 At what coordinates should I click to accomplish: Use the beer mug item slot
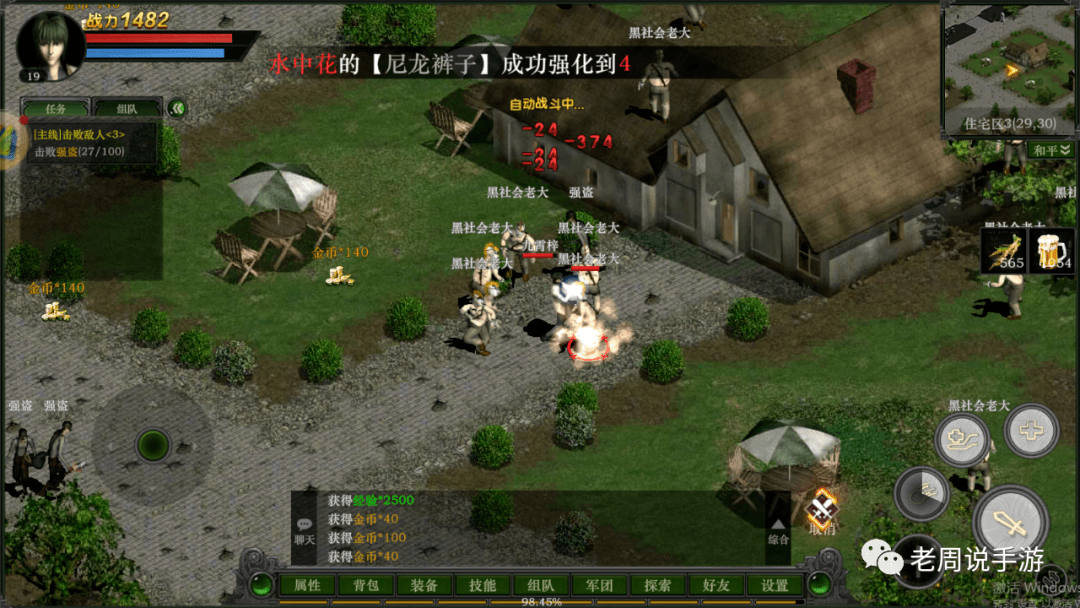point(1054,250)
